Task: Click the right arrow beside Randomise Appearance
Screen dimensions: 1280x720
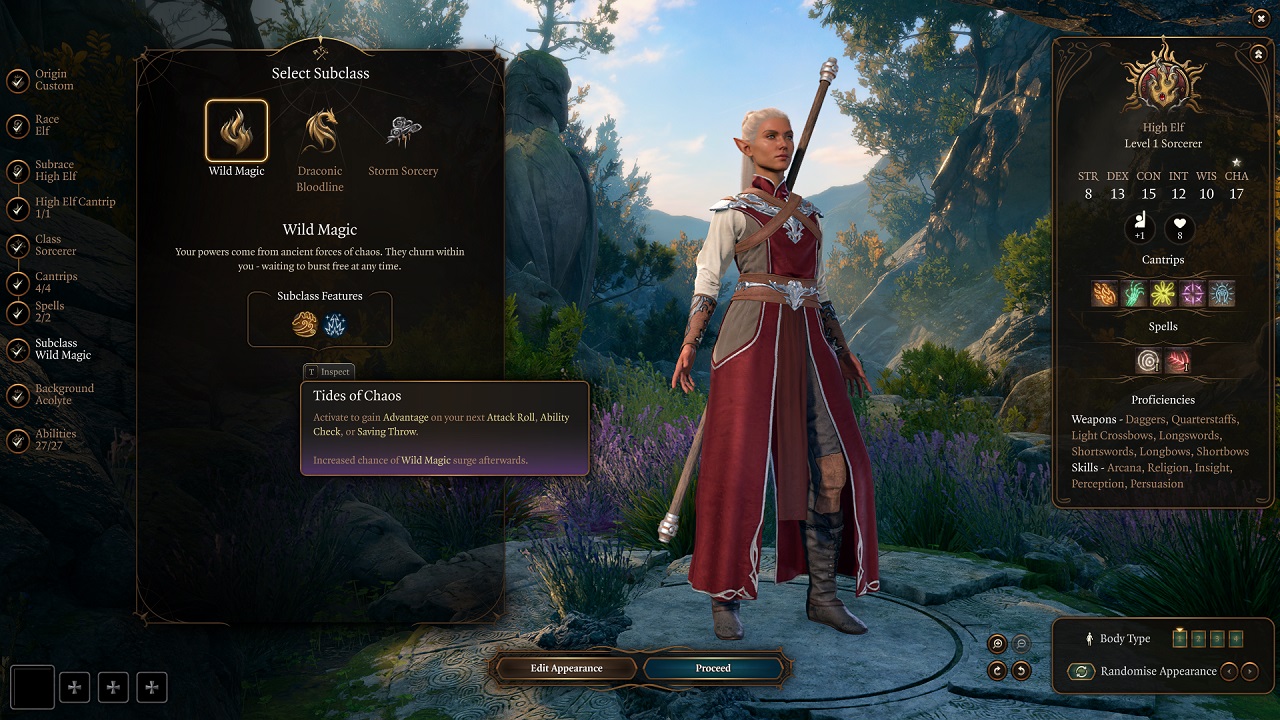Action: pyautogui.click(x=1250, y=671)
